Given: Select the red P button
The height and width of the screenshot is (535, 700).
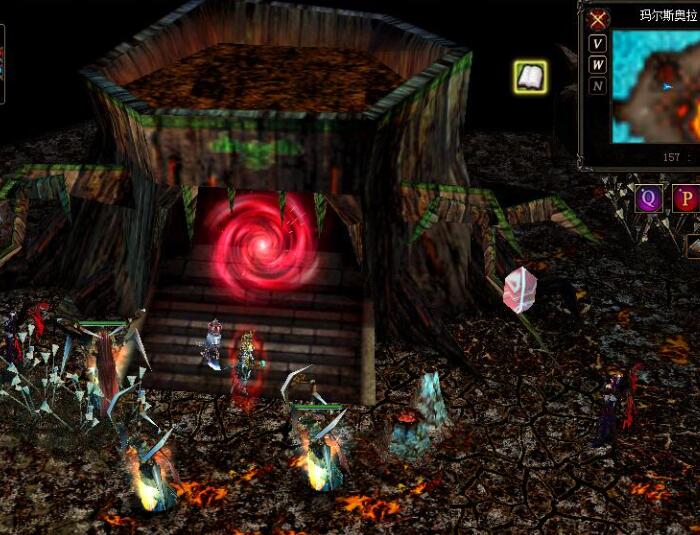Looking at the screenshot, I should [686, 198].
